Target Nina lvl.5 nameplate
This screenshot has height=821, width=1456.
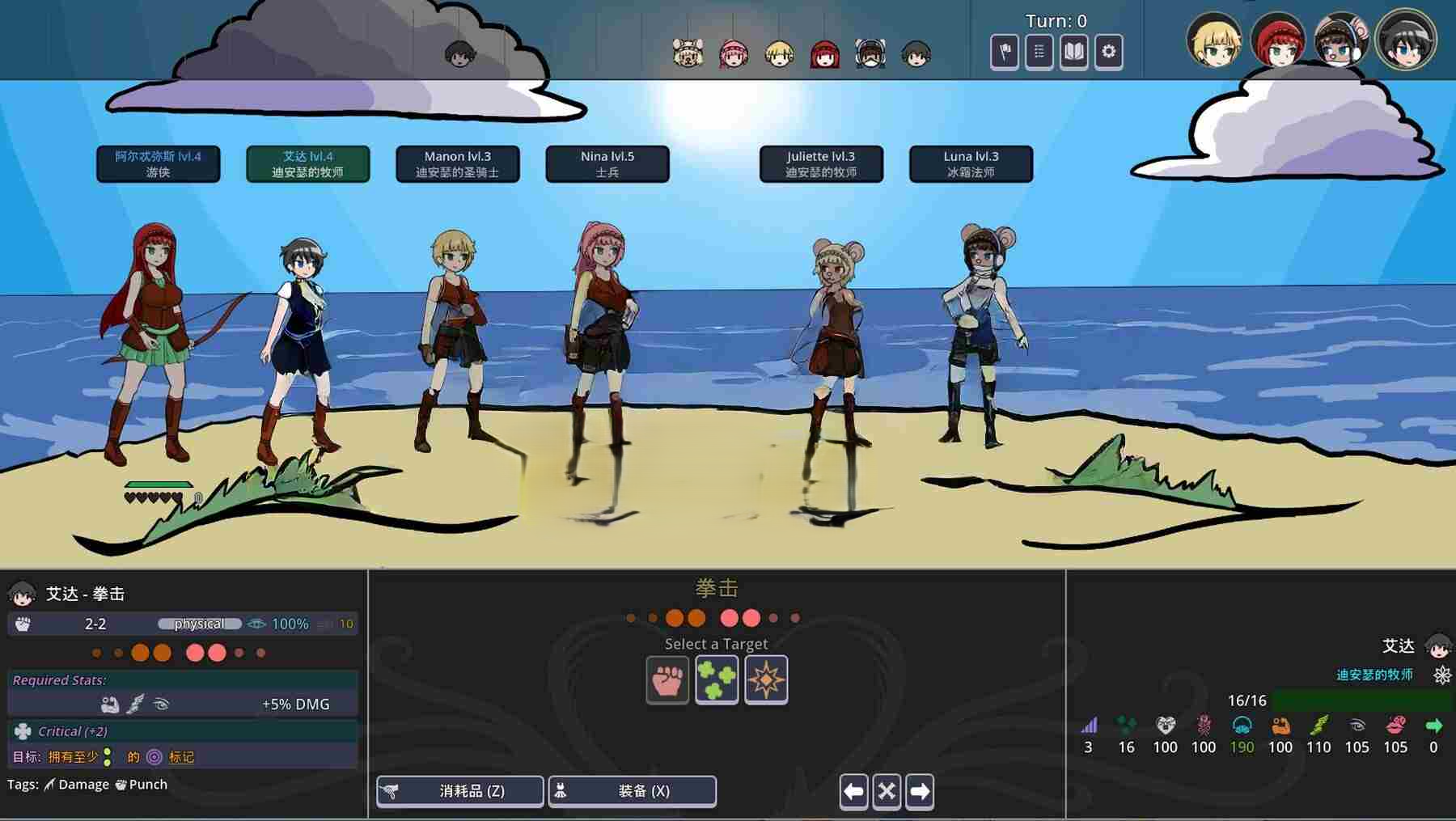tap(607, 163)
